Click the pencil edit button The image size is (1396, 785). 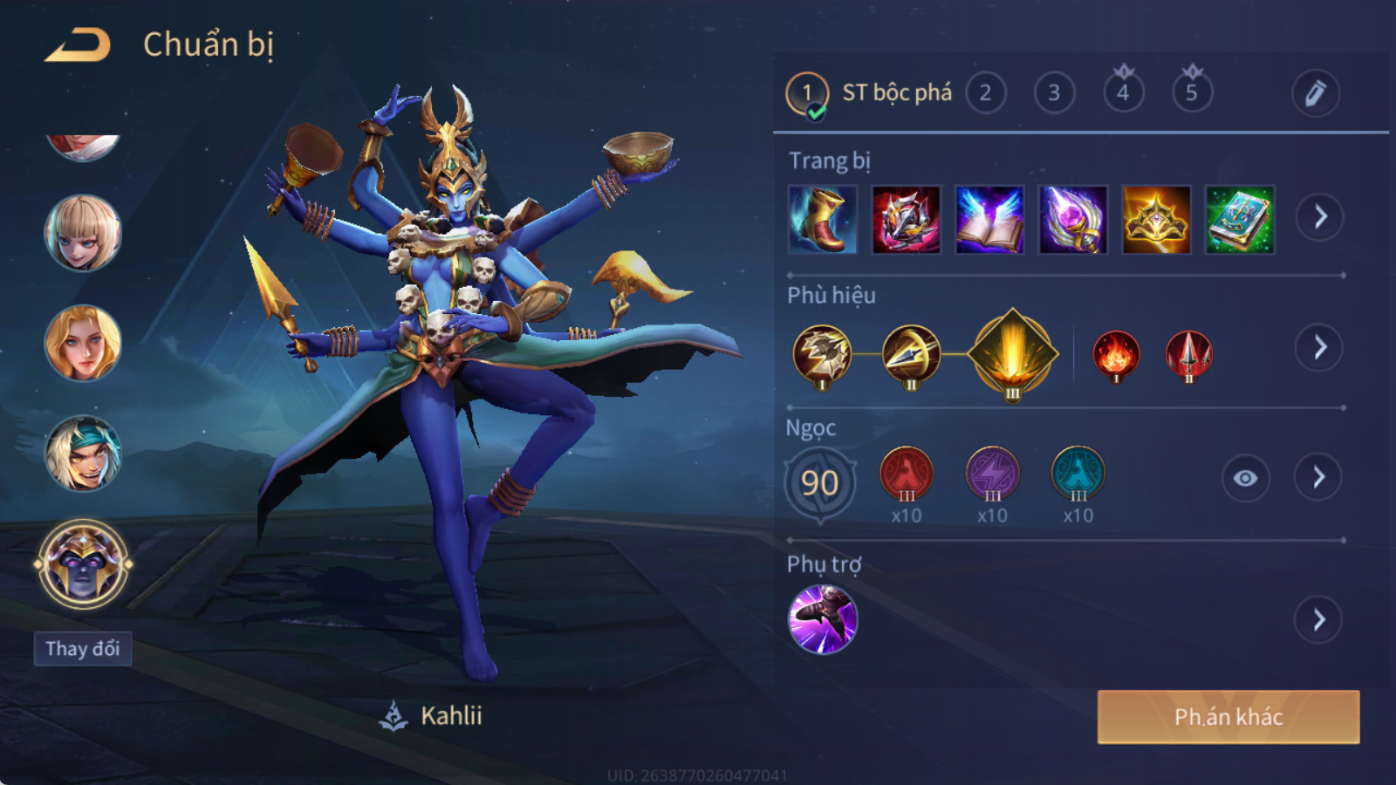1315,94
